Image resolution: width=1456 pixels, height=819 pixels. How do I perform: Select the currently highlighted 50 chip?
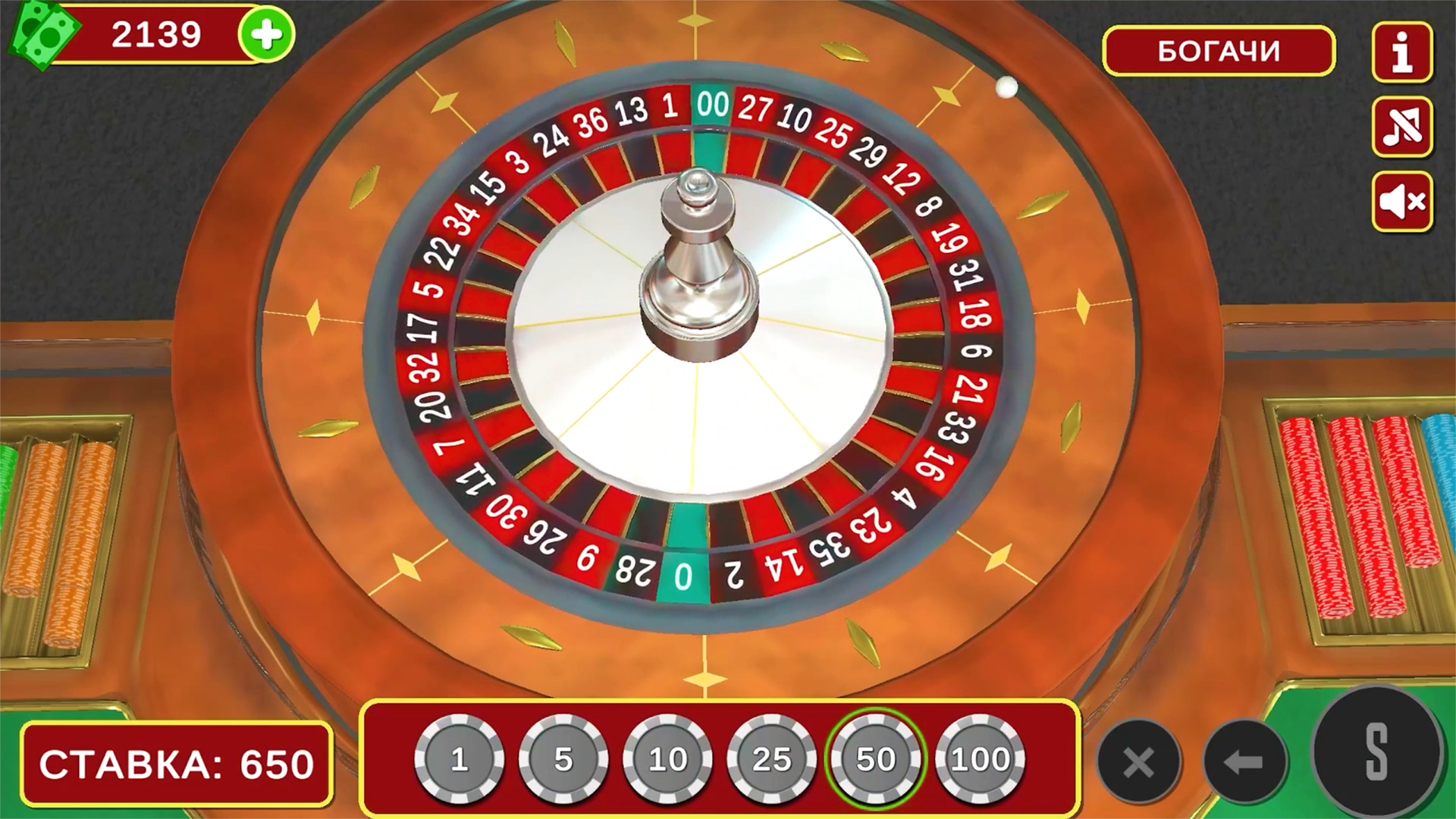click(x=876, y=758)
